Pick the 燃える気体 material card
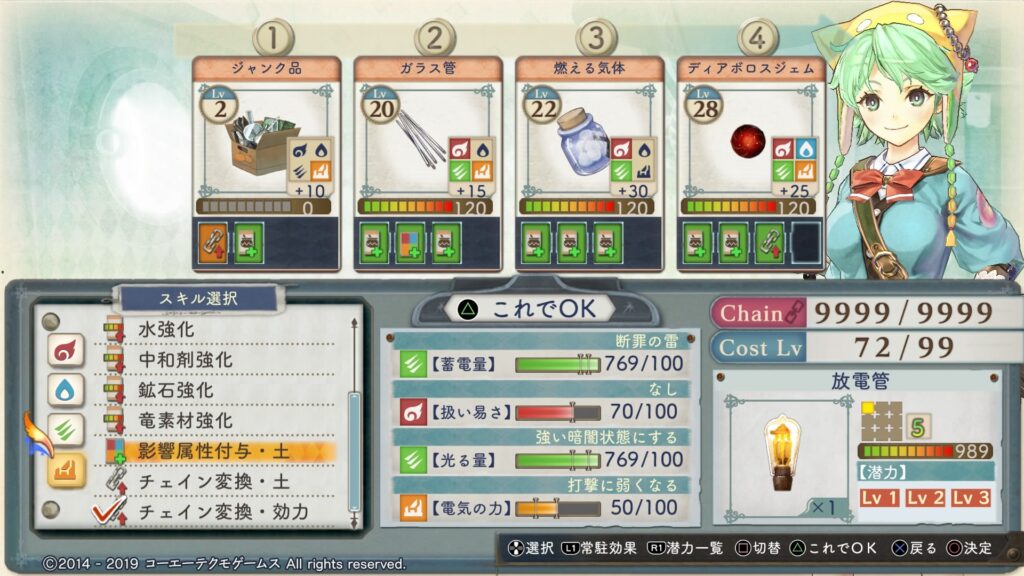Viewport: 1024px width, 576px height. coord(589,160)
